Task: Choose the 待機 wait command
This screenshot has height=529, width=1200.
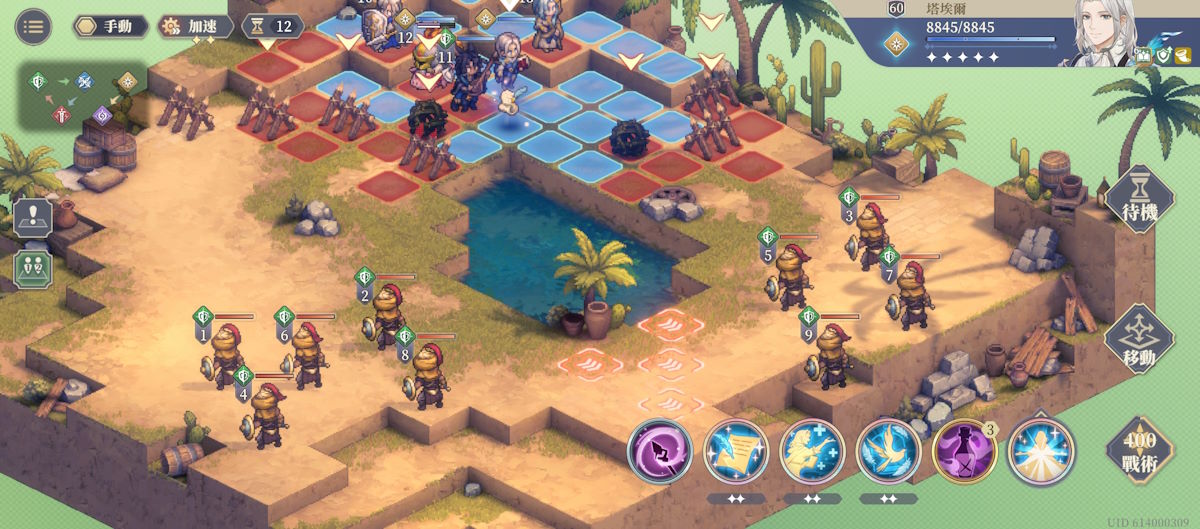Action: (x=1138, y=200)
